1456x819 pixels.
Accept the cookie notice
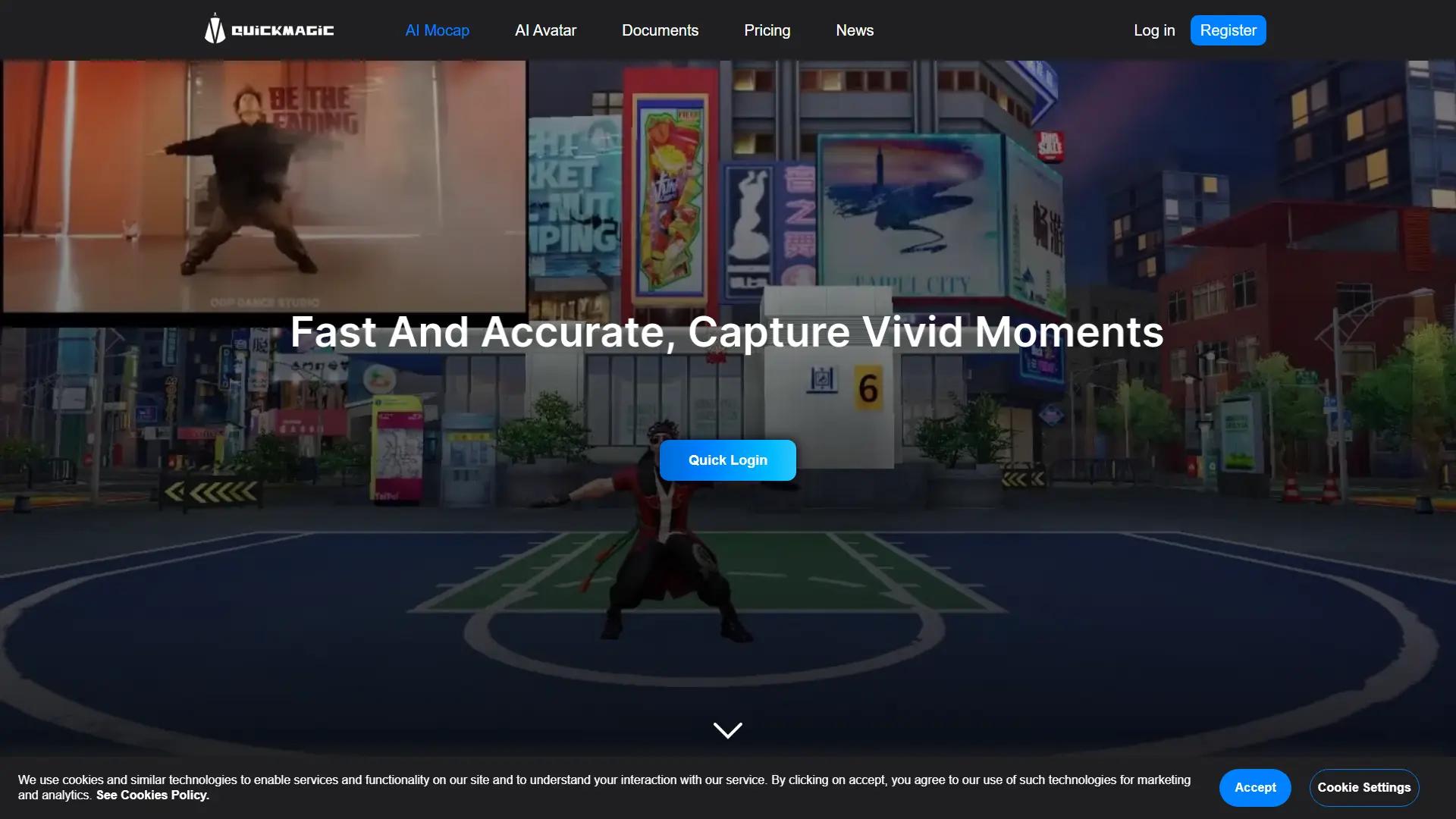point(1255,787)
